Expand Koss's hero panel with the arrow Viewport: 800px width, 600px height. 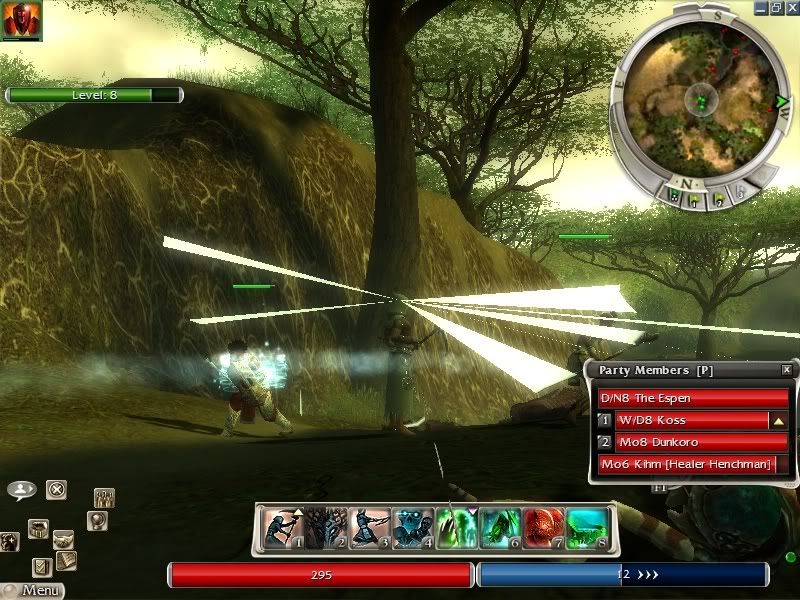[x=779, y=421]
